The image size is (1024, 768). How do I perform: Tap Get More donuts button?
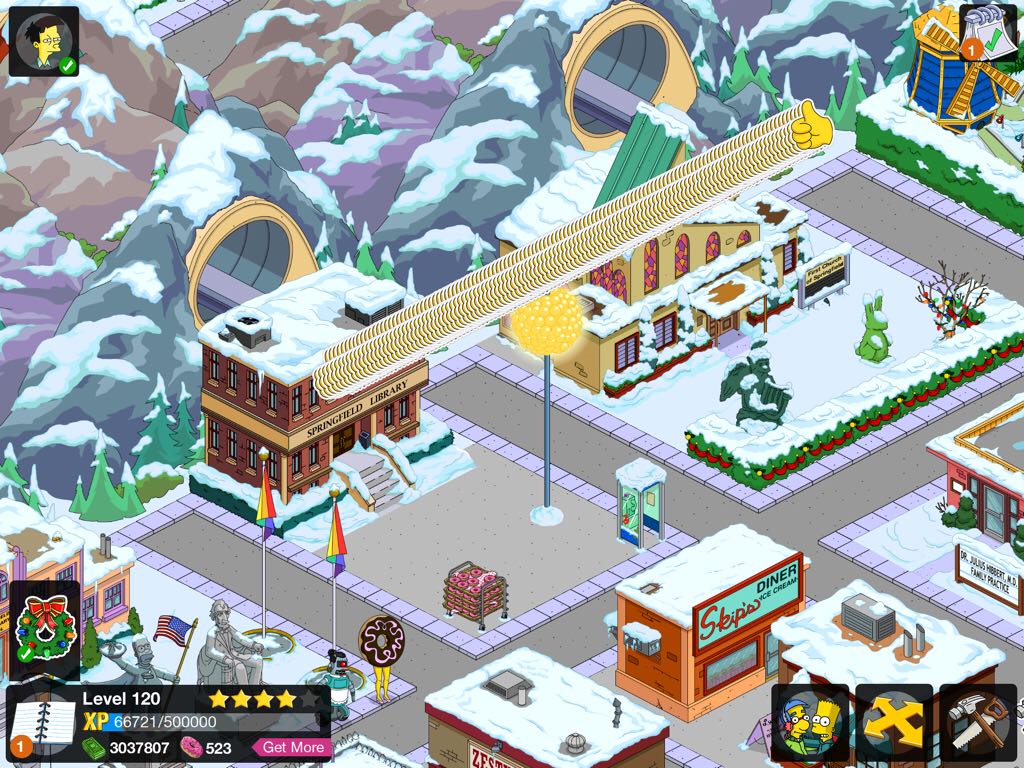(292, 747)
